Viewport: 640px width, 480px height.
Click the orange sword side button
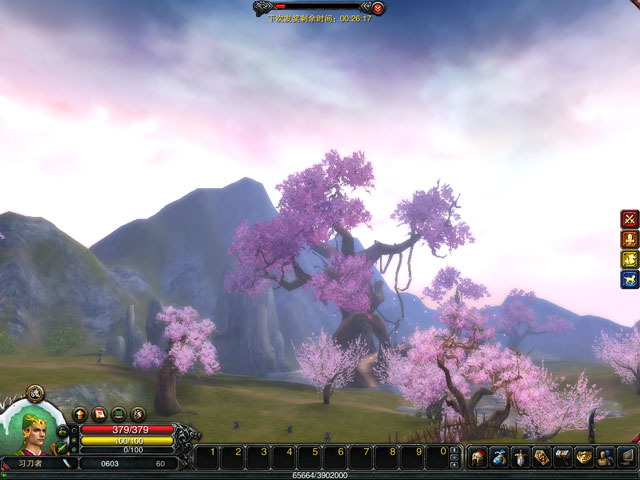tap(629, 239)
